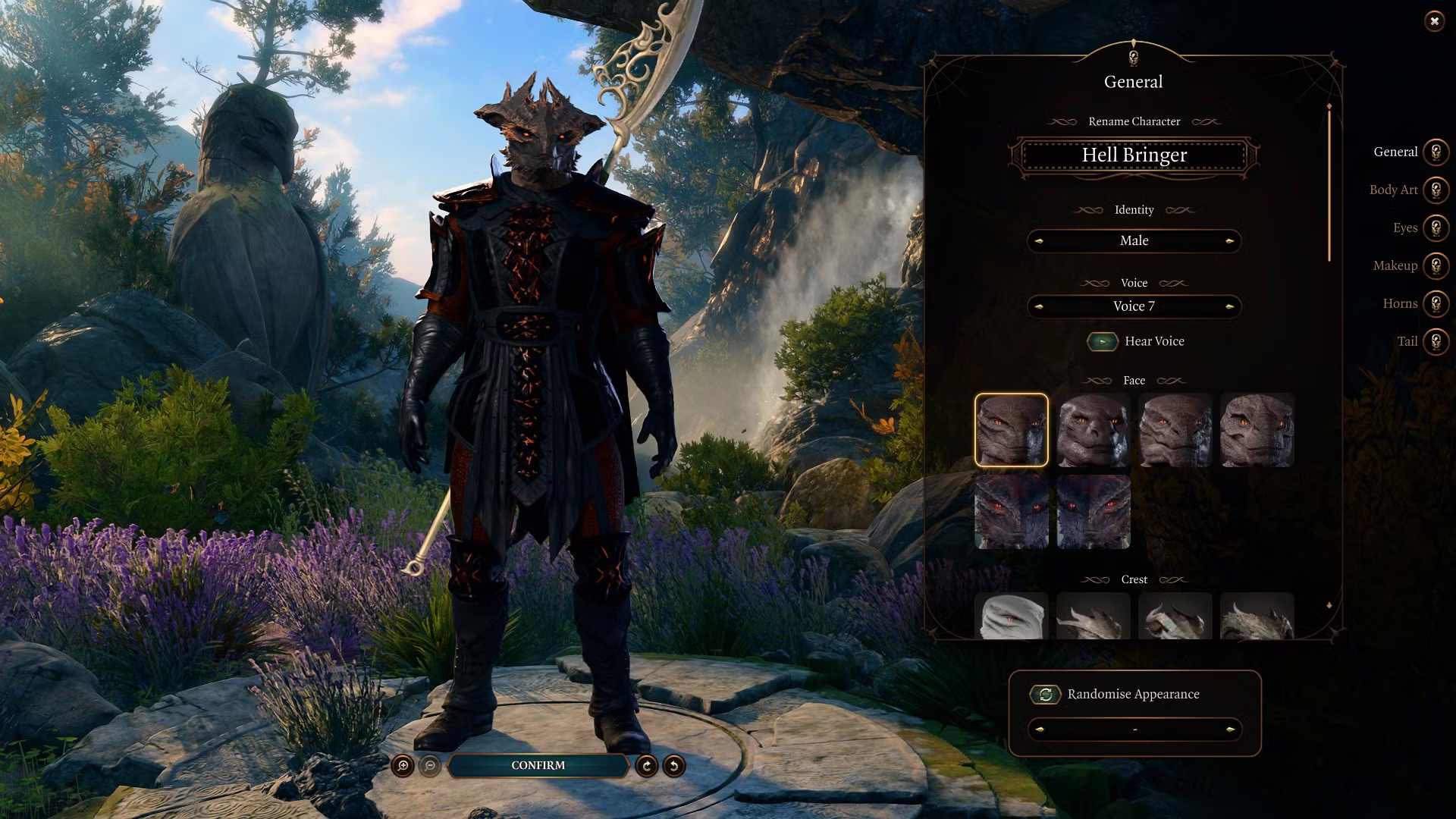This screenshot has width=1456, height=819.
Task: Zoom out from the character
Action: point(430,766)
